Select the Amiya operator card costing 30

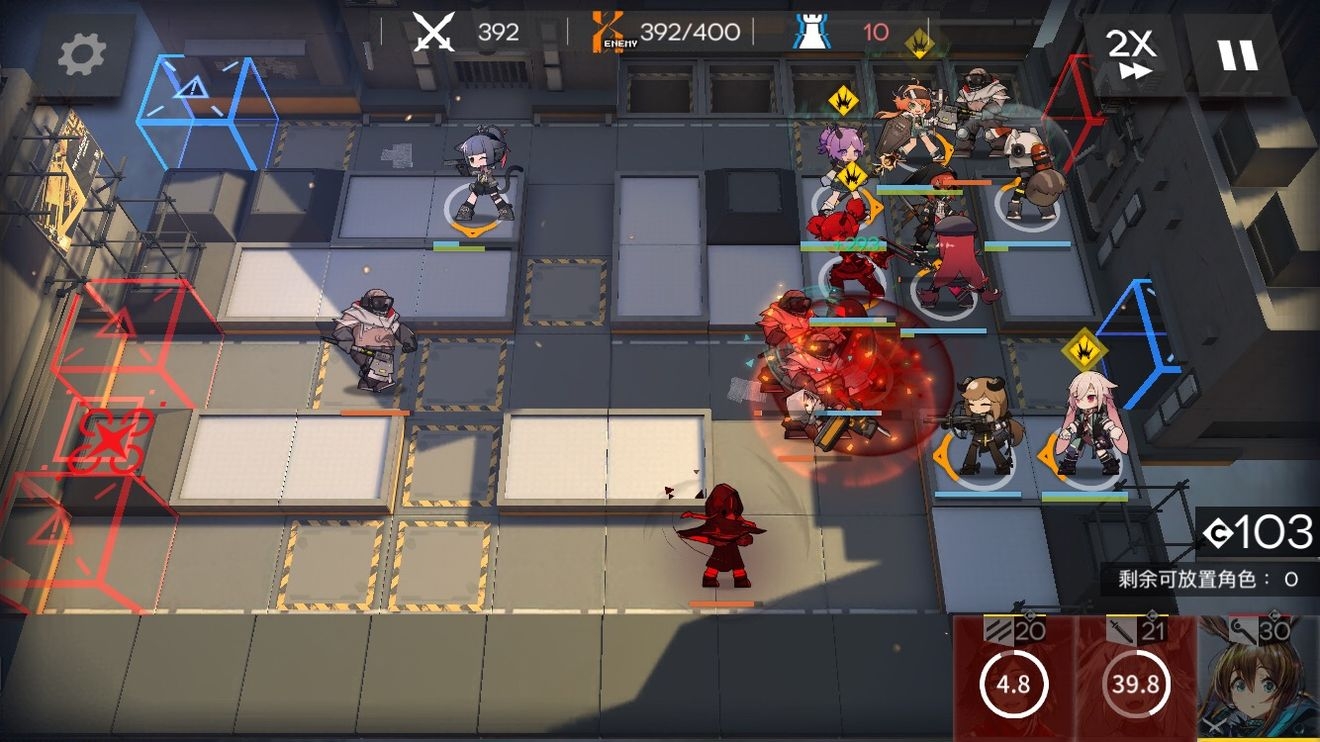[1258, 680]
